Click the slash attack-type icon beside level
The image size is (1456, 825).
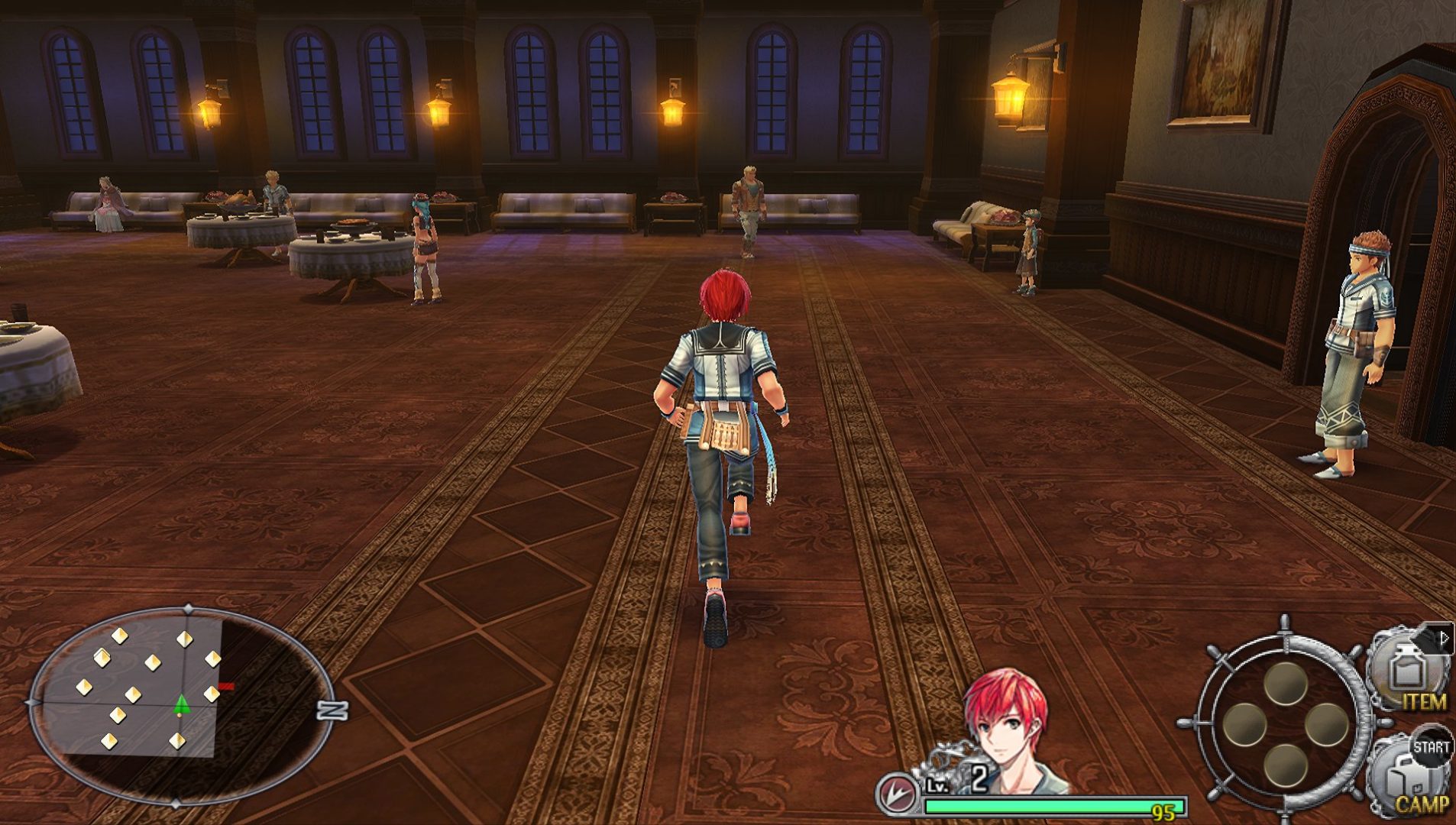897,794
